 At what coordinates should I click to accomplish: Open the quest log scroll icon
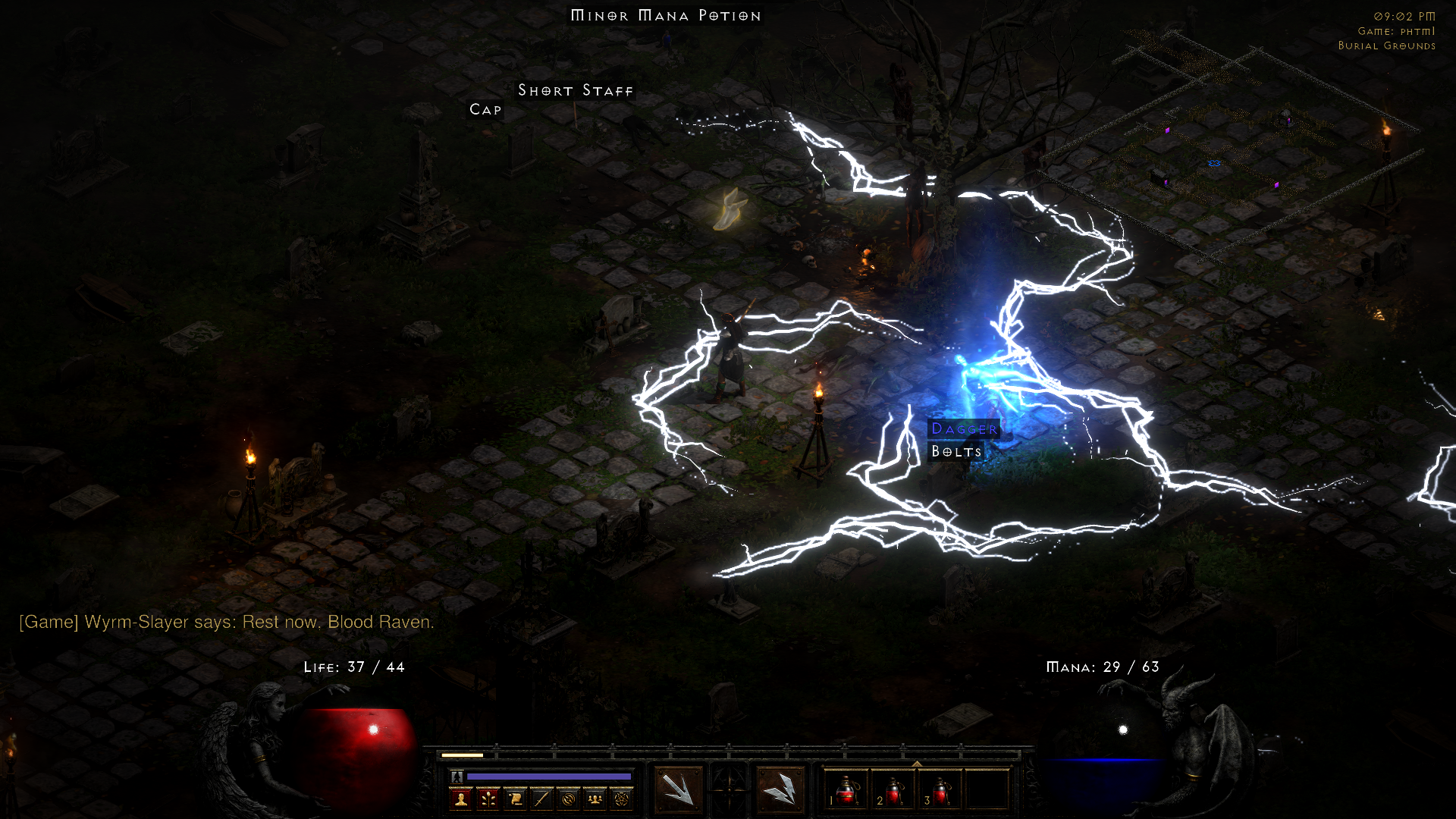coord(514,797)
